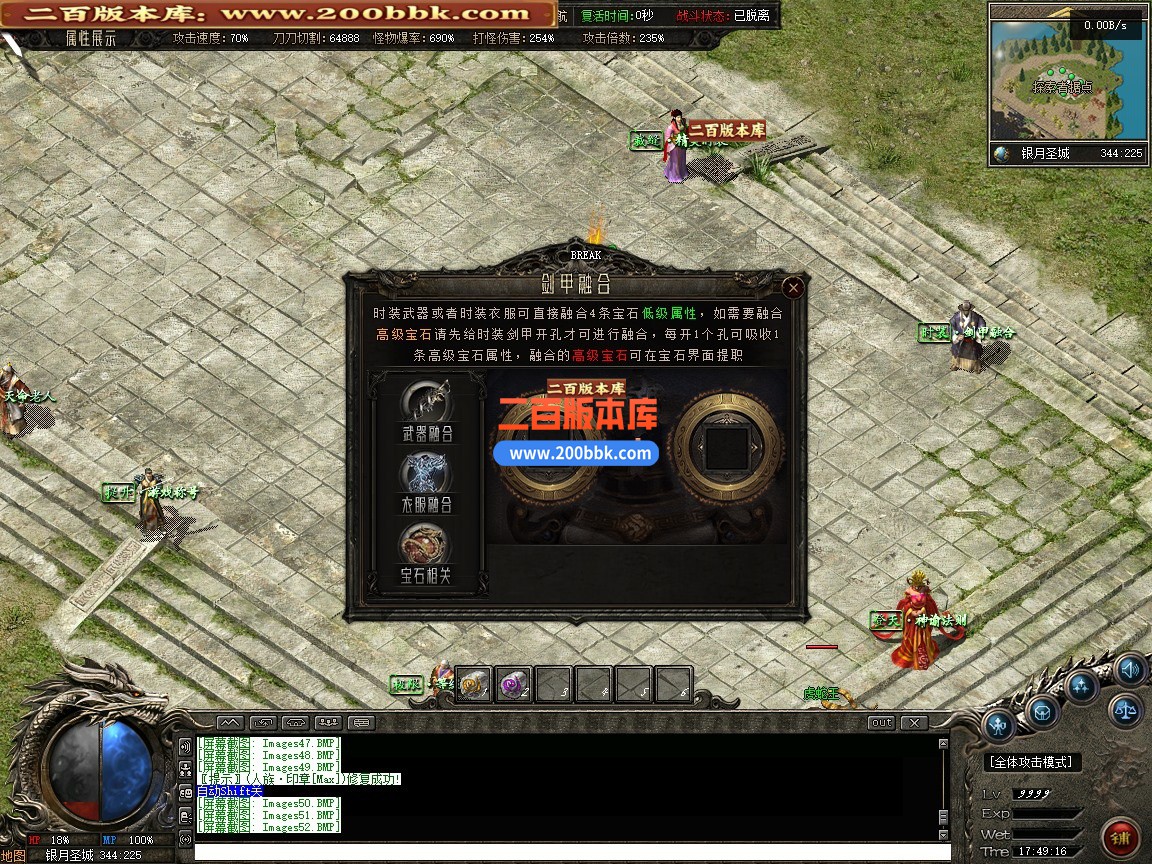Open the 属性展示 attribute display
The height and width of the screenshot is (864, 1152).
click(91, 39)
